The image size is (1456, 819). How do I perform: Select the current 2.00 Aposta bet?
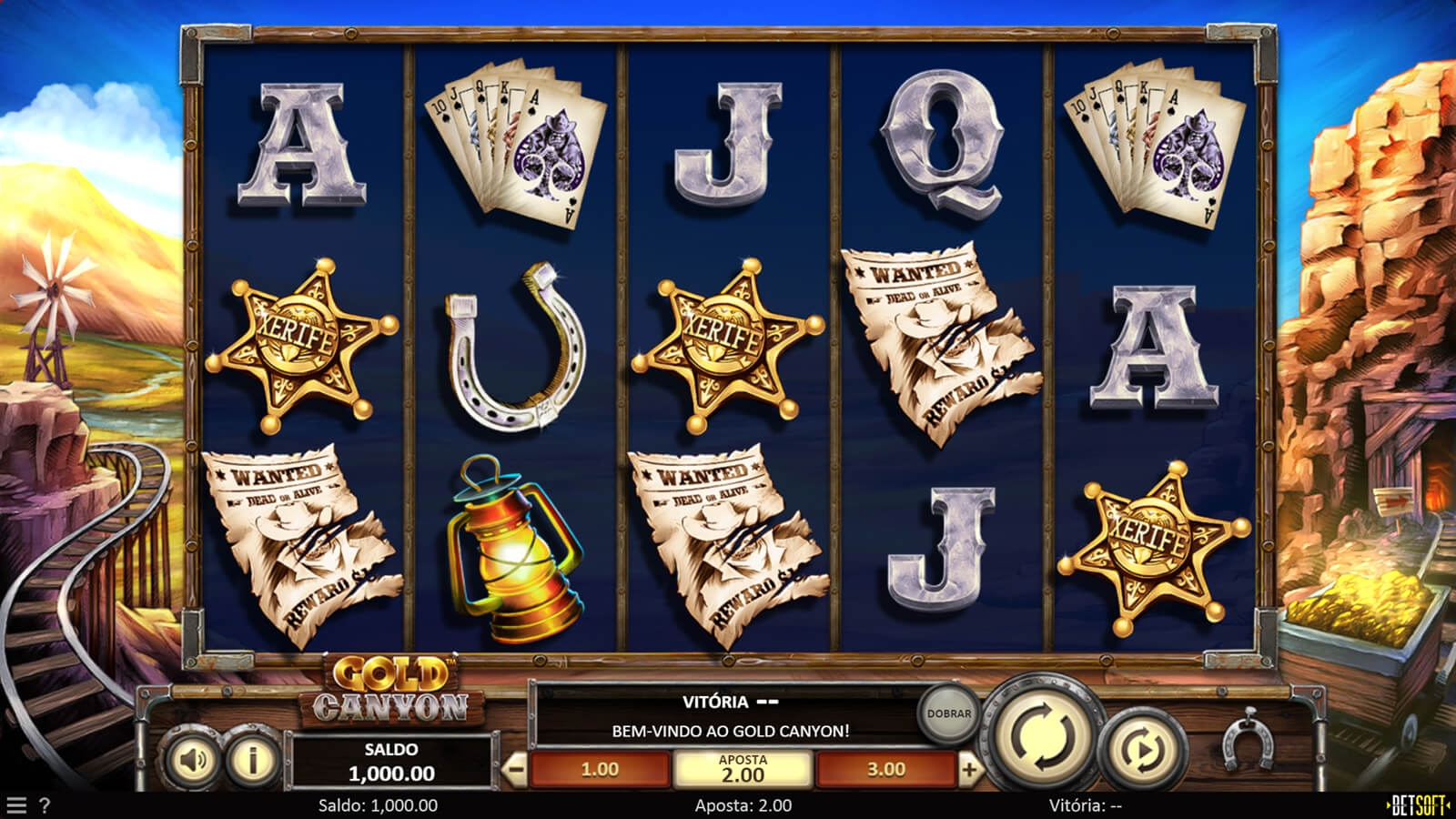pos(743,770)
